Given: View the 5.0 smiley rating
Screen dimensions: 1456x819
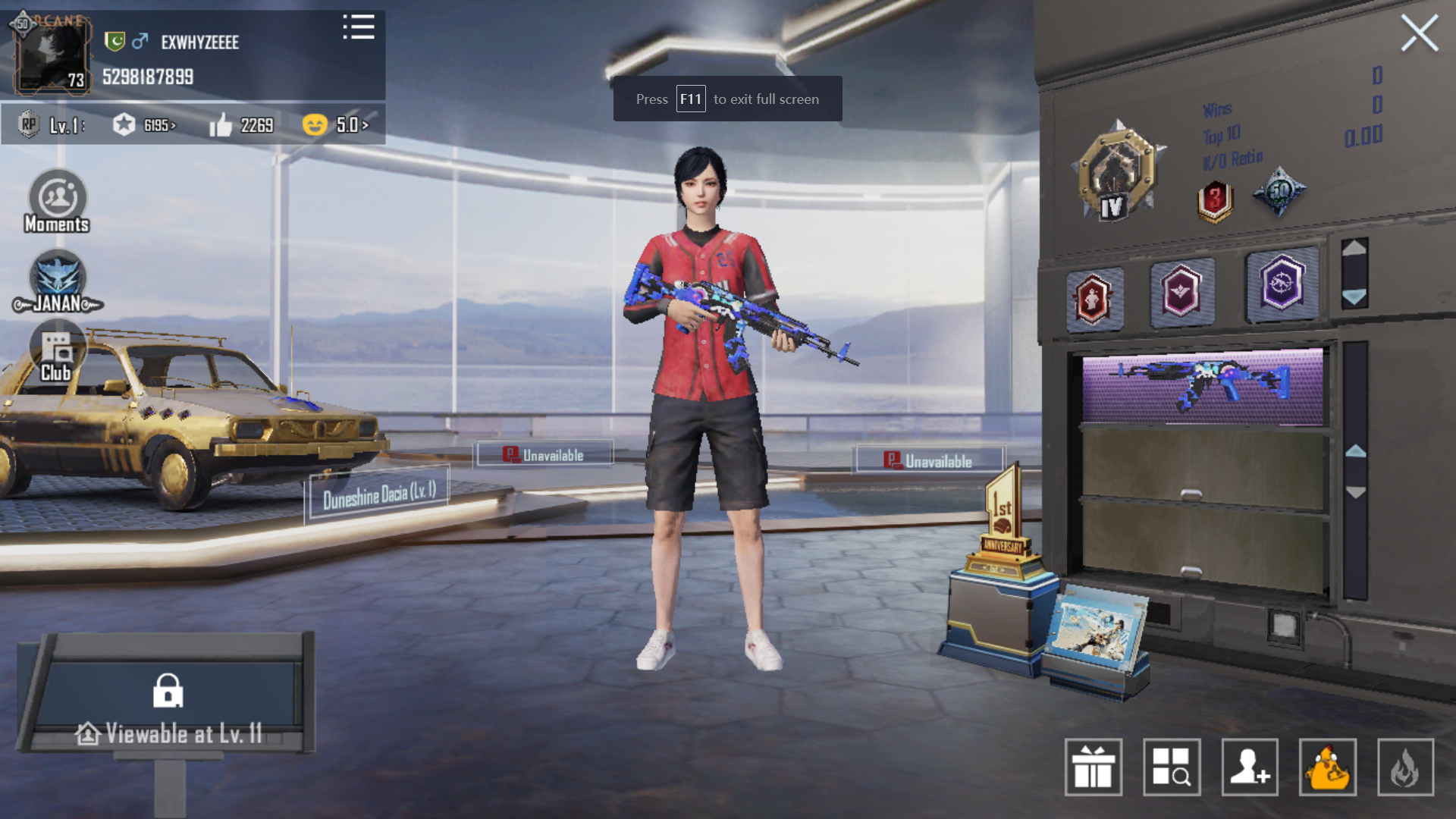Looking at the screenshot, I should click(335, 125).
